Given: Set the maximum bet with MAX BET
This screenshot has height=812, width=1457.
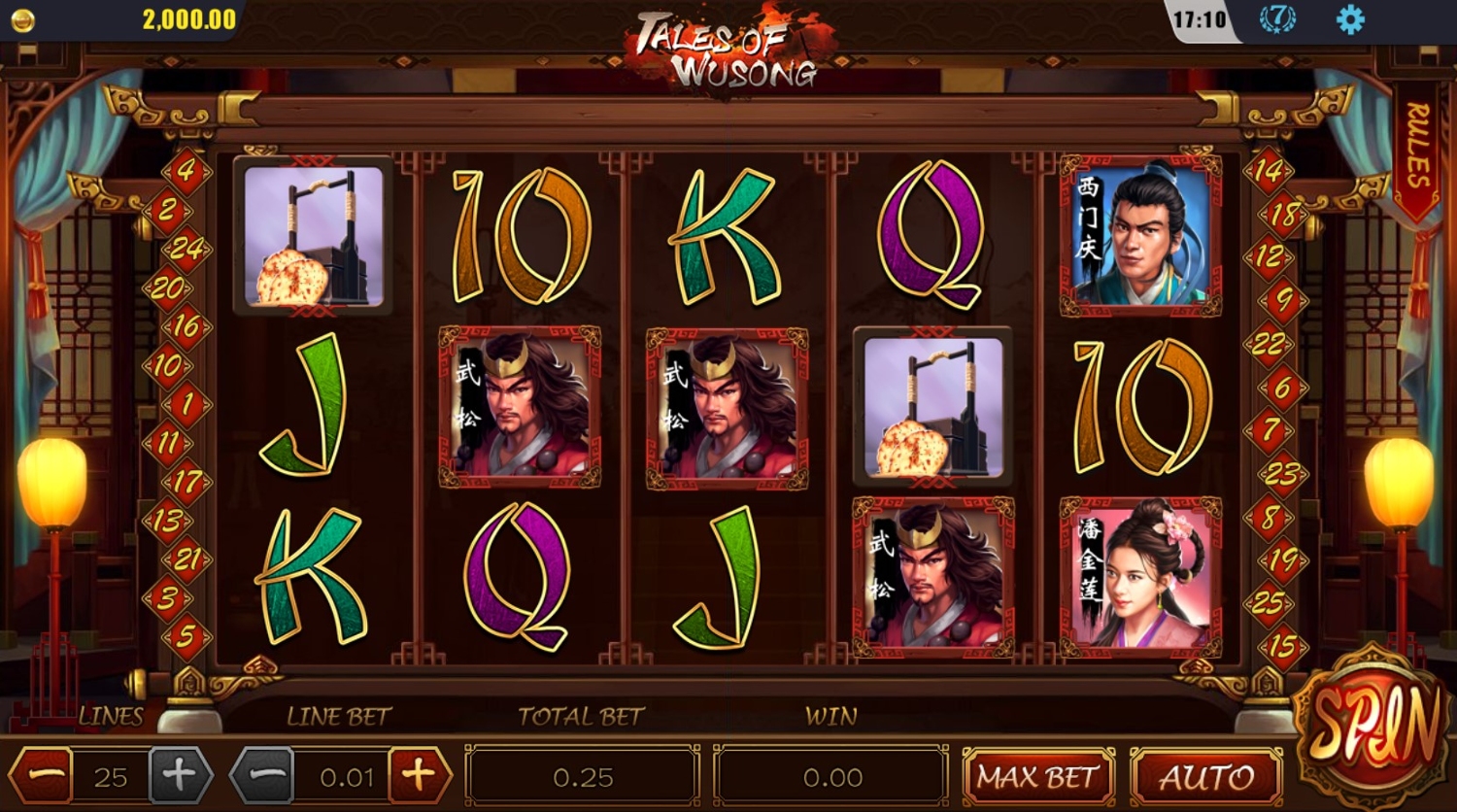Looking at the screenshot, I should (1037, 777).
